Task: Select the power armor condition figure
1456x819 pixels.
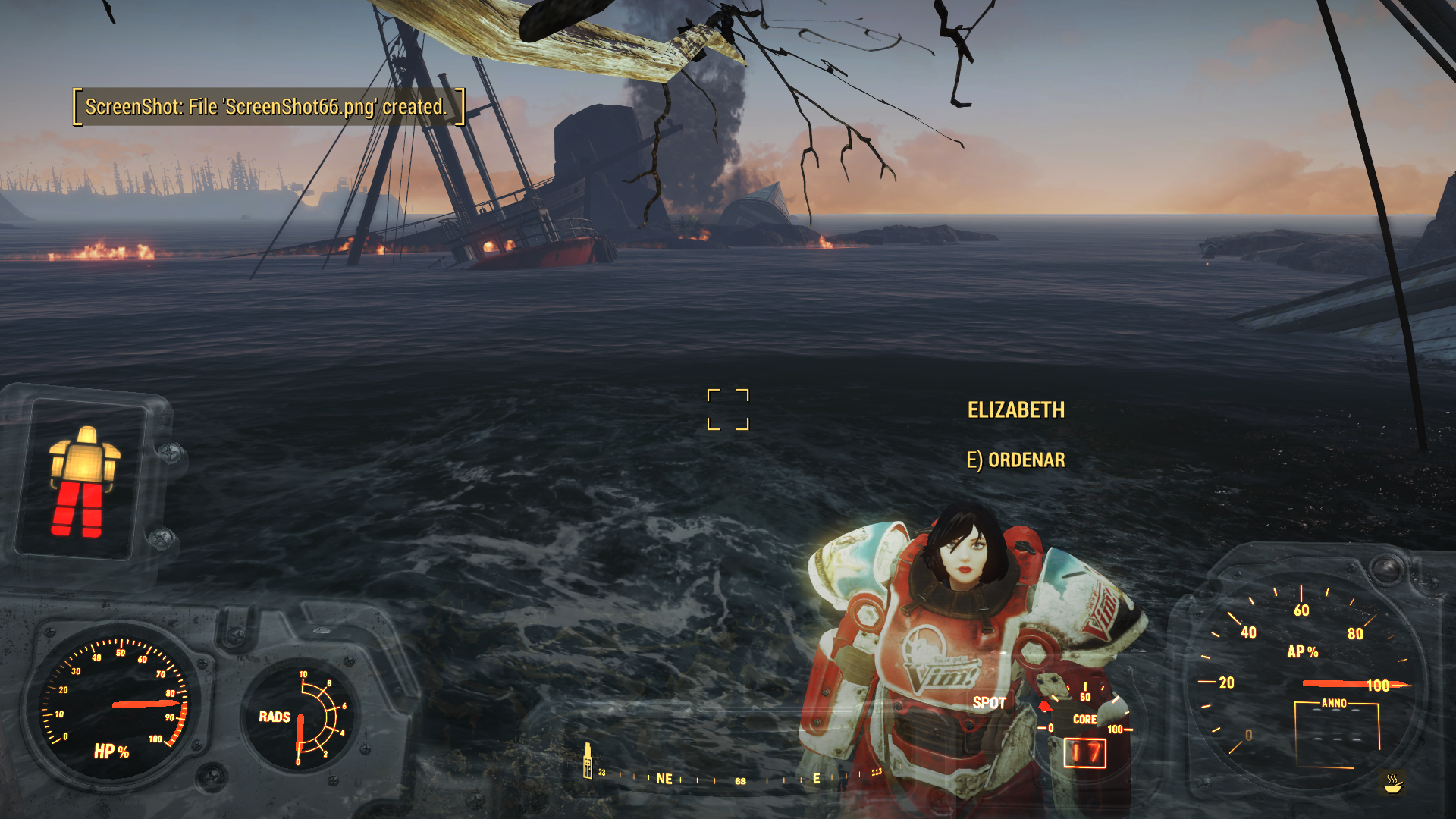Action: [x=83, y=482]
